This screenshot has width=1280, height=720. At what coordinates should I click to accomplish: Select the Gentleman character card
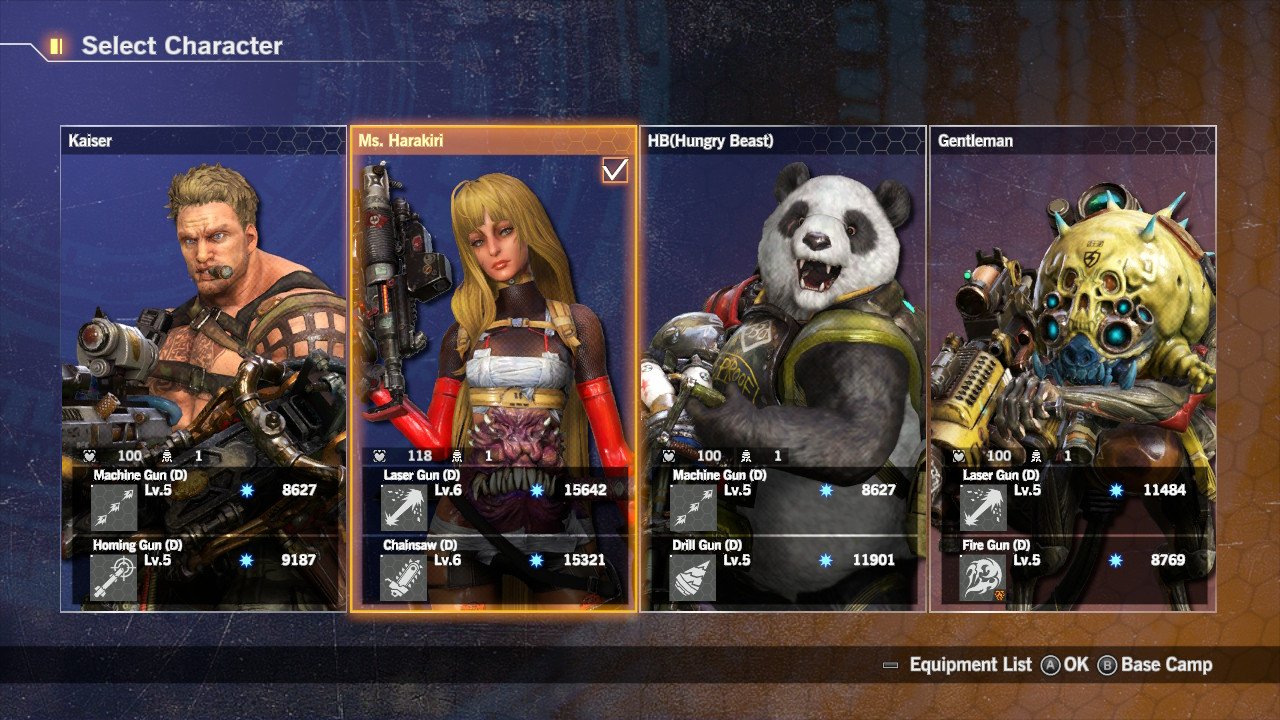pyautogui.click(x=1073, y=300)
